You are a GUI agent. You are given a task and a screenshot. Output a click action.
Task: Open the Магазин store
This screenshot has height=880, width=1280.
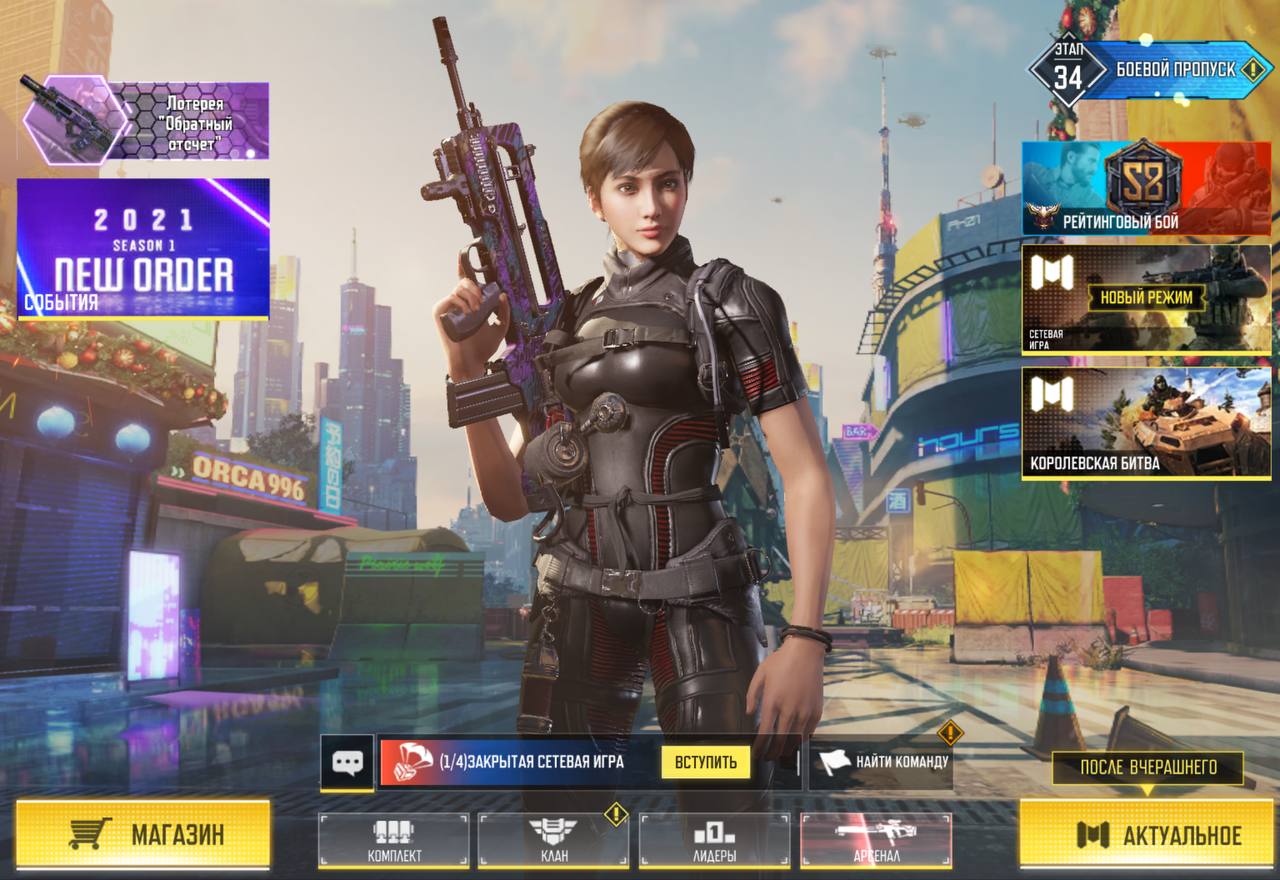(x=143, y=834)
